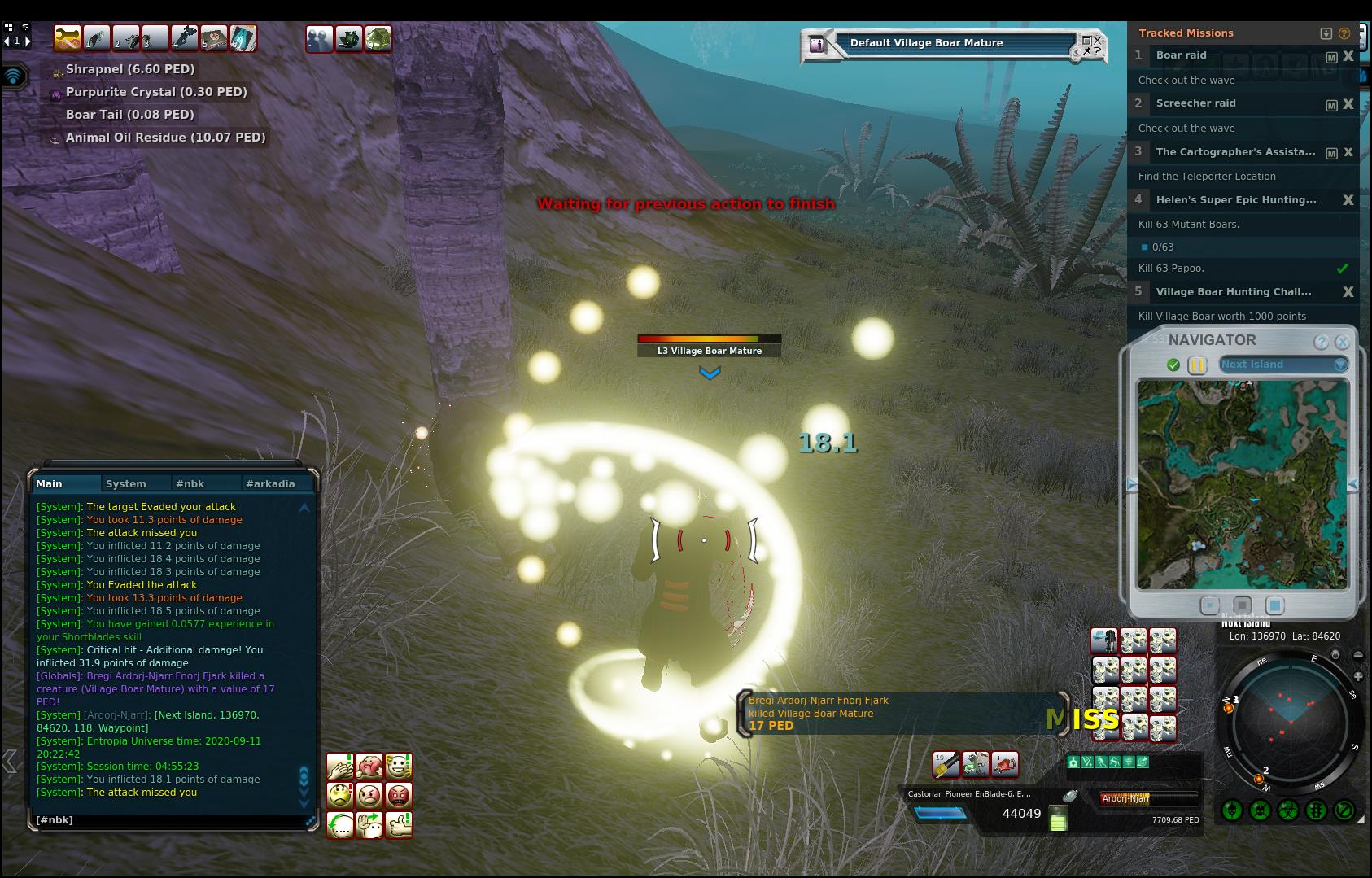The width and height of the screenshot is (1372, 878).
Task: Open the Default Village Boar Mature info panel
Action: 816,45
